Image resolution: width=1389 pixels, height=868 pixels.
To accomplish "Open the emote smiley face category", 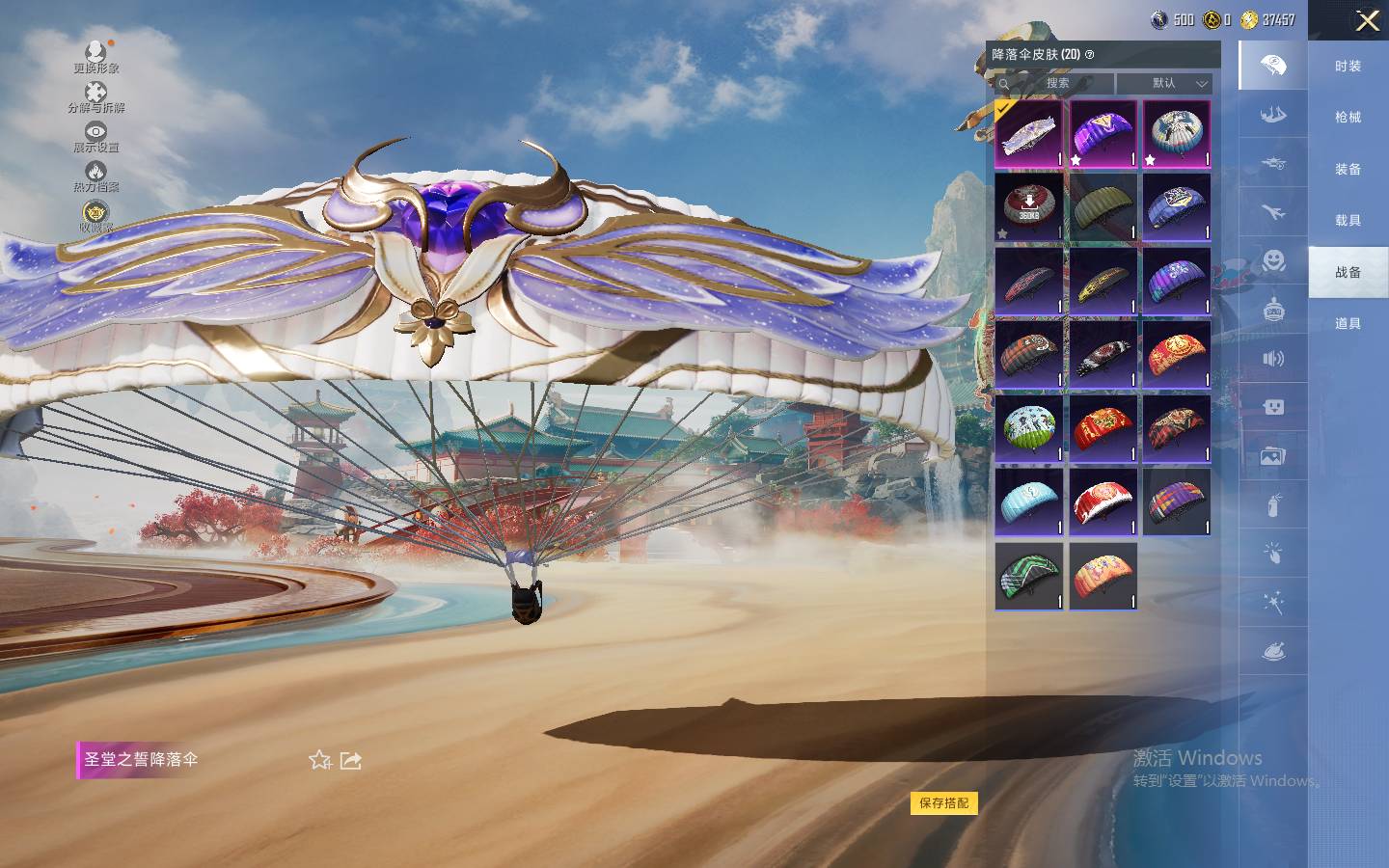I will (1273, 260).
